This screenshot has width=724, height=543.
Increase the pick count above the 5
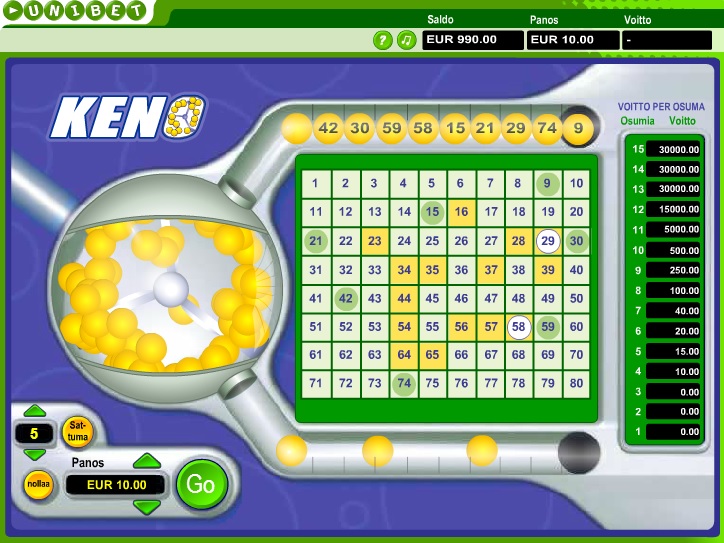pos(34,411)
